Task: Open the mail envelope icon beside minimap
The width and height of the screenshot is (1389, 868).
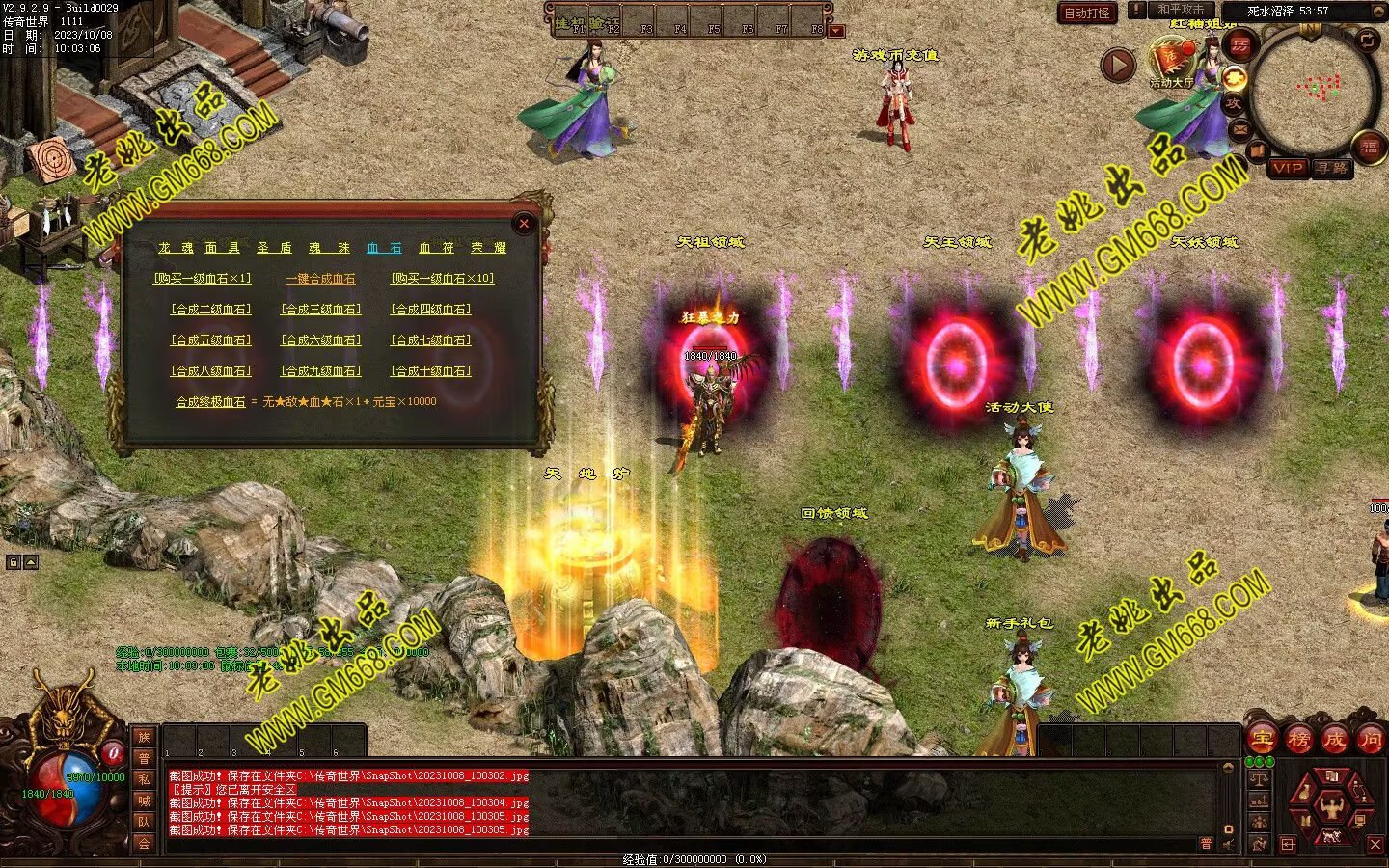Action: tap(1240, 129)
